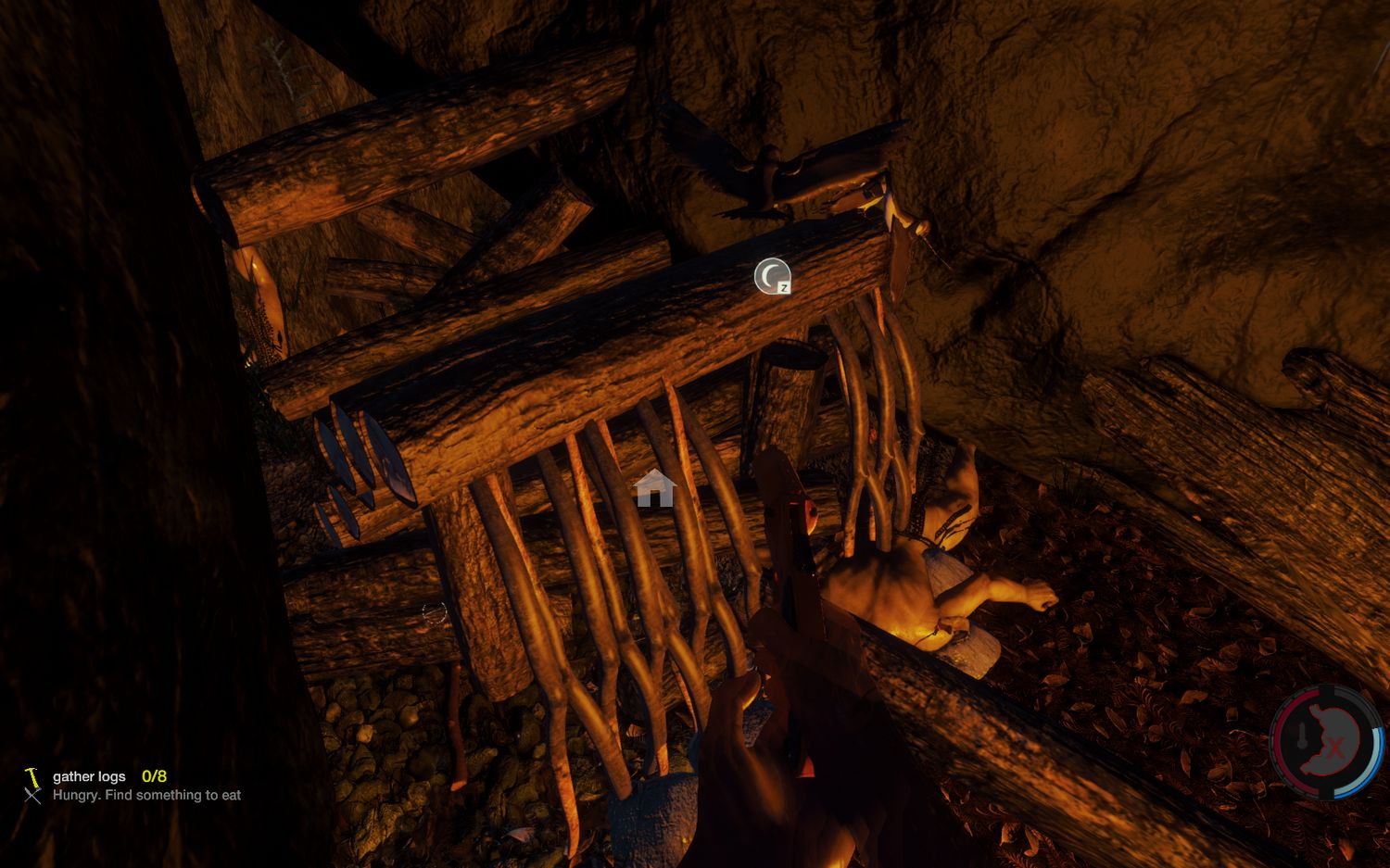Open the gather logs objective tracker

pos(89,776)
